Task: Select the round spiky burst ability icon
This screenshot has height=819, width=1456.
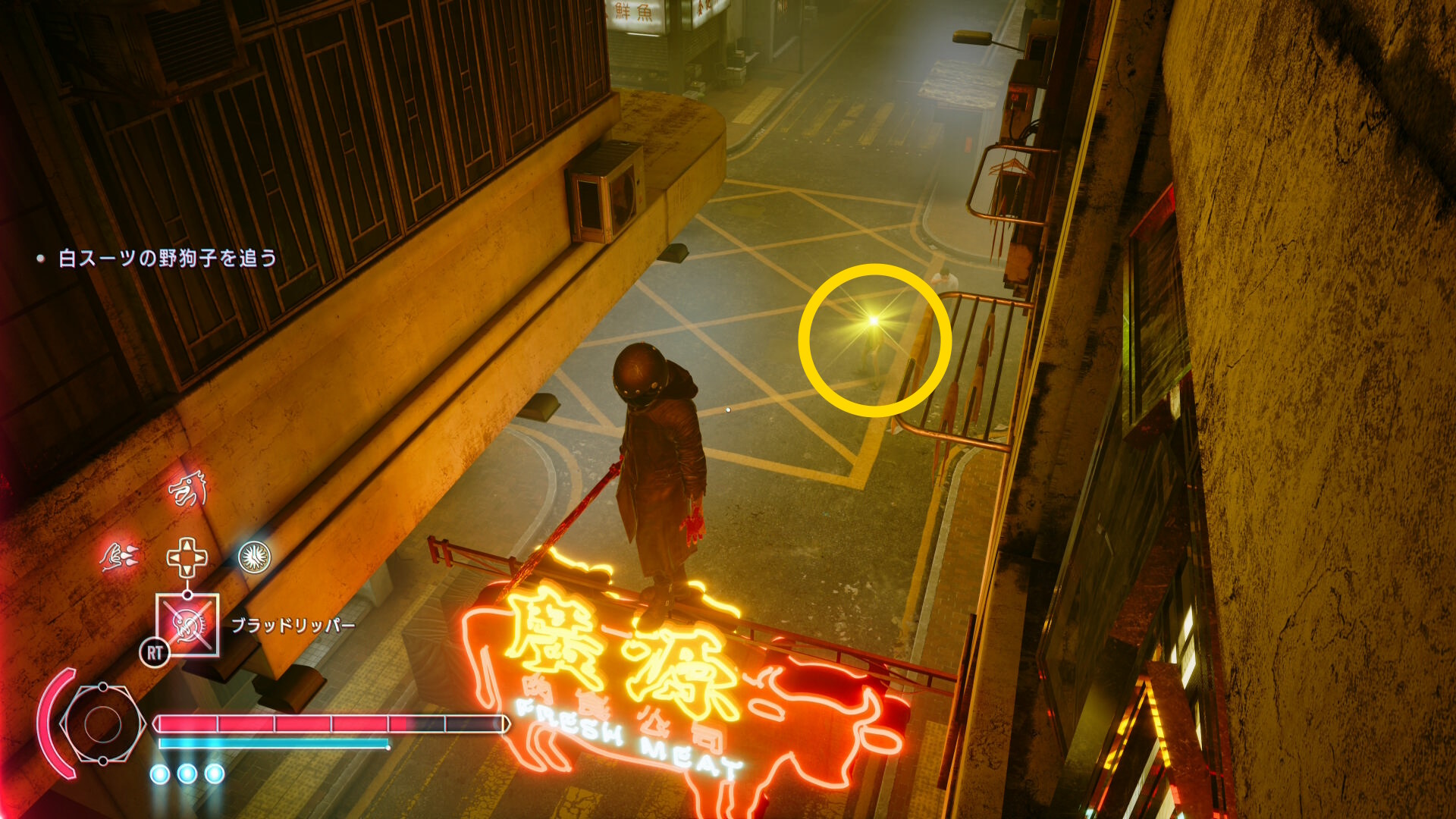Action: pos(255,557)
